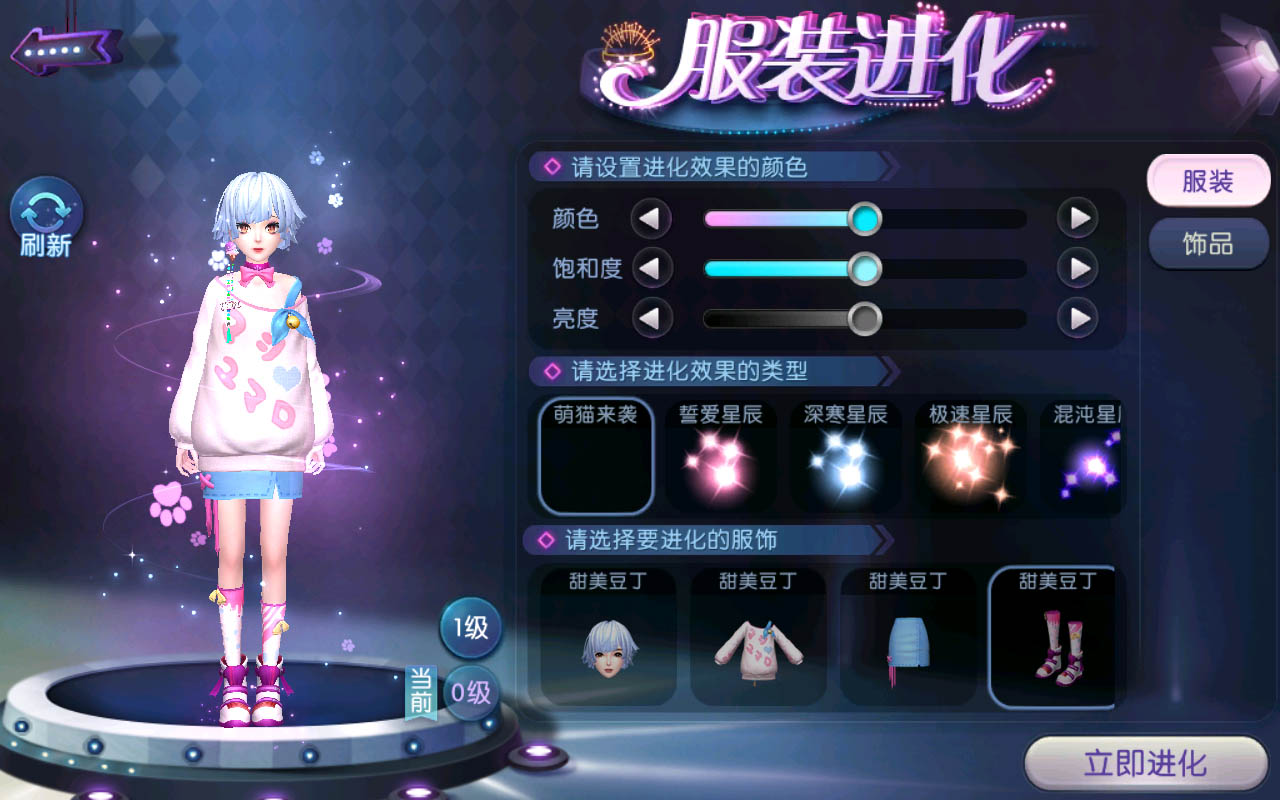Decrease 颜色 with the left arrow
Image resolution: width=1280 pixels, height=800 pixels.
pos(651,218)
